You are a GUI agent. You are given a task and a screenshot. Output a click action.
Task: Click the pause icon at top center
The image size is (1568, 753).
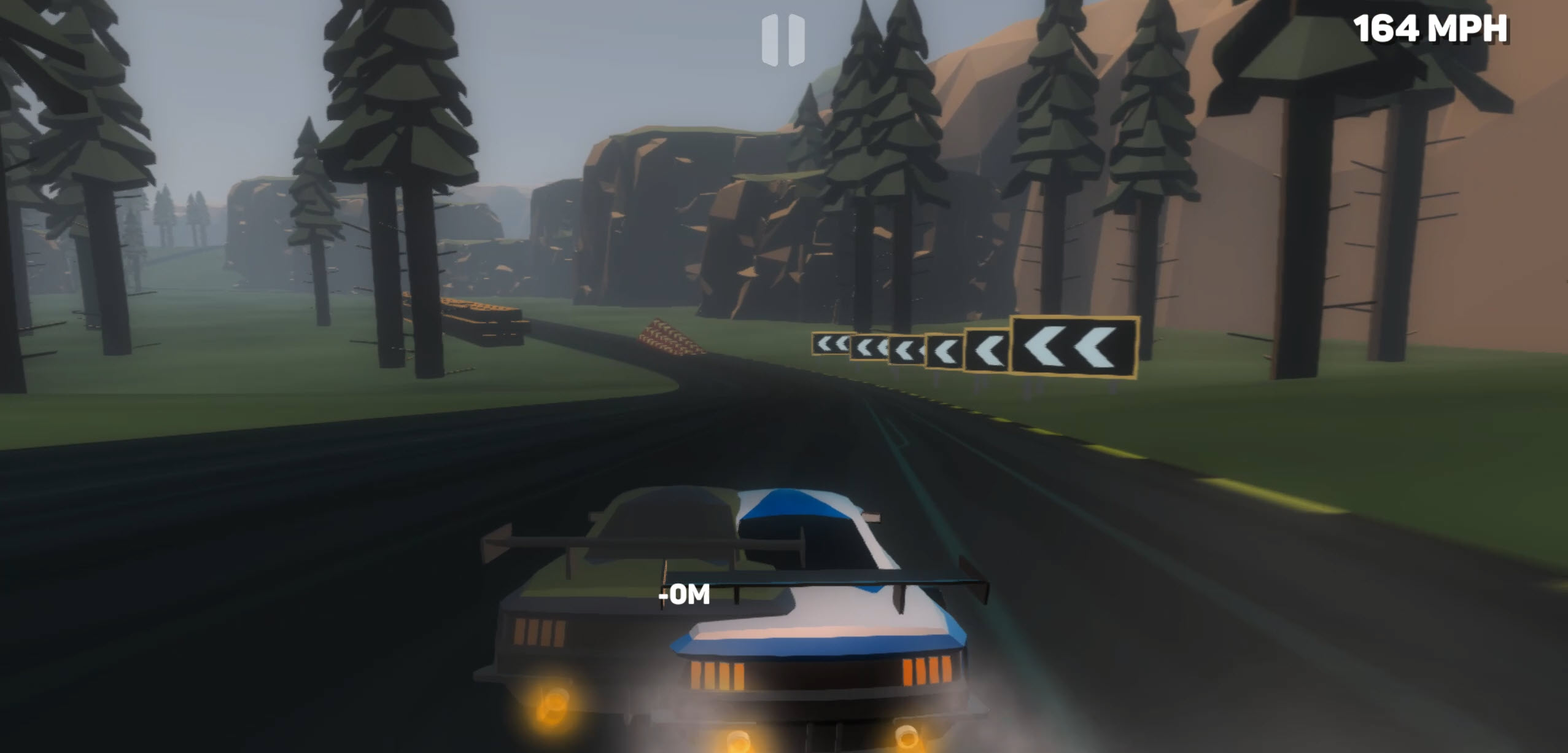(784, 40)
